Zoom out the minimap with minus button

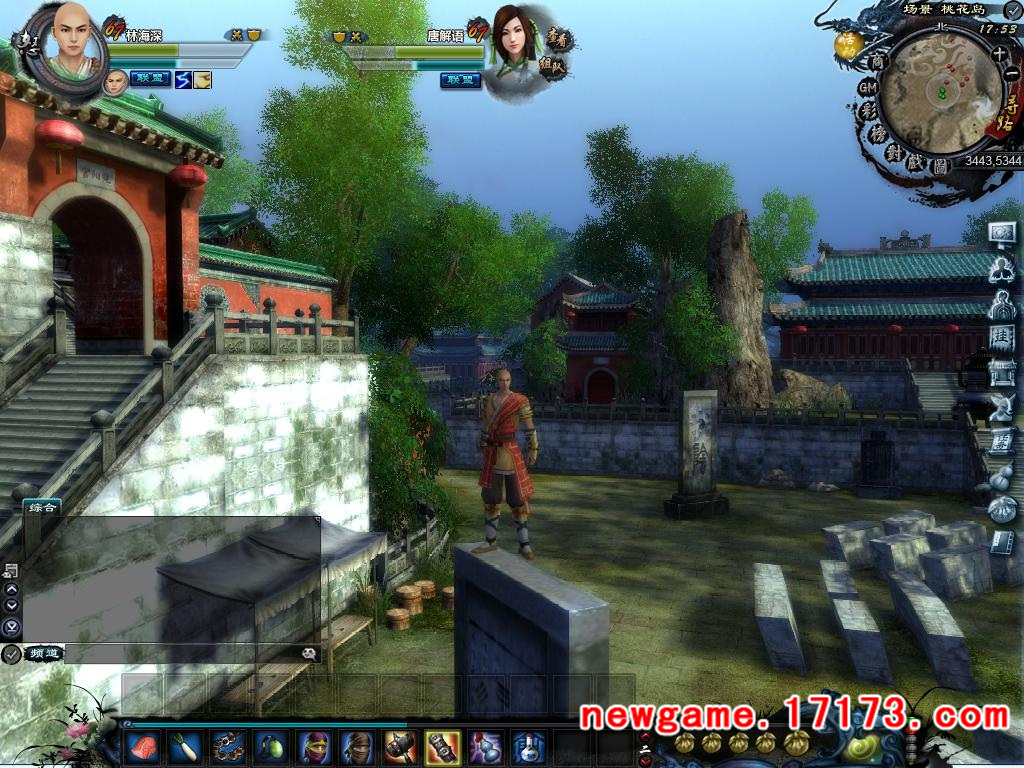(x=1011, y=74)
